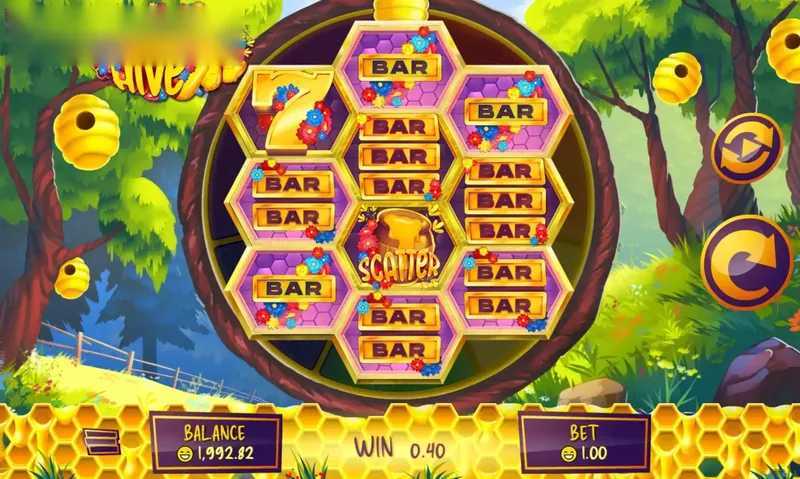800x479 pixels.
Task: Open the Bet amount panel
Action: pyautogui.click(x=584, y=442)
